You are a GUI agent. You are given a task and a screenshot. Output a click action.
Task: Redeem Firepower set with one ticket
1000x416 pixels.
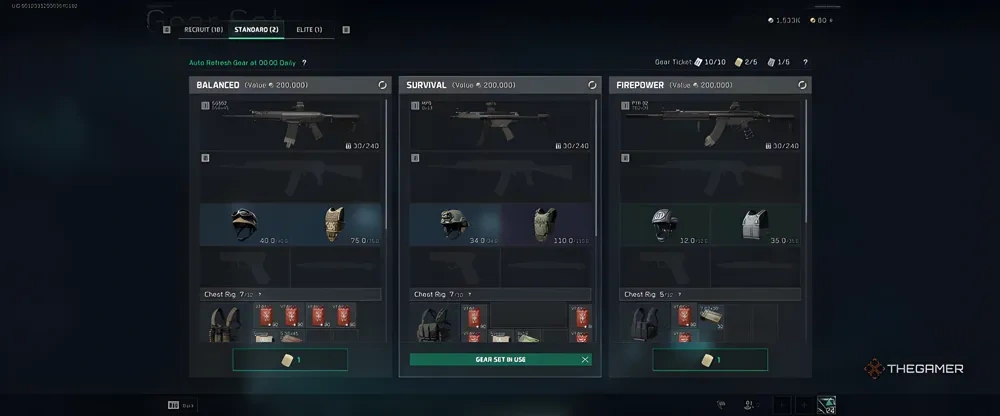pos(710,359)
